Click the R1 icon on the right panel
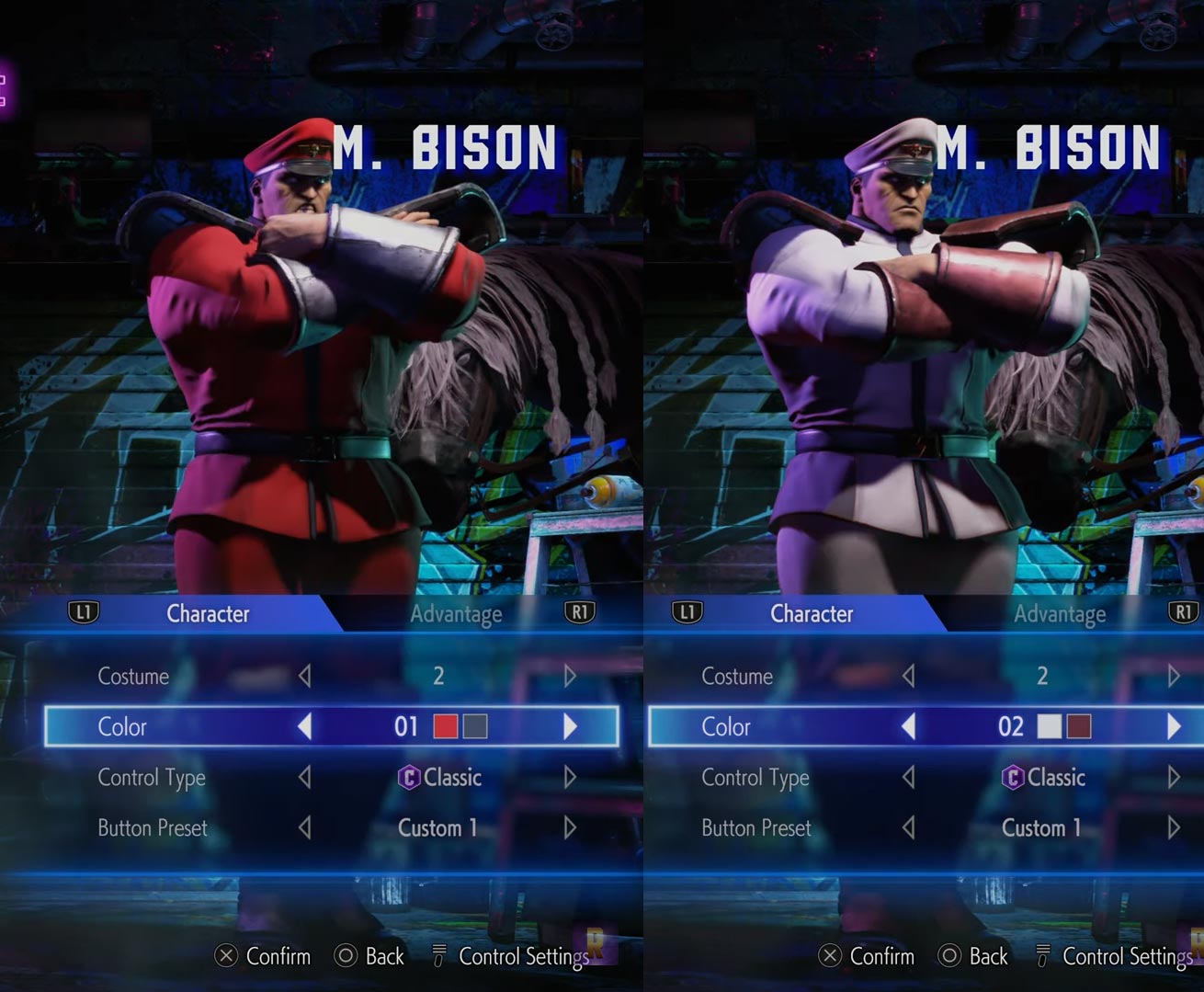Image resolution: width=1204 pixels, height=992 pixels. (1183, 612)
